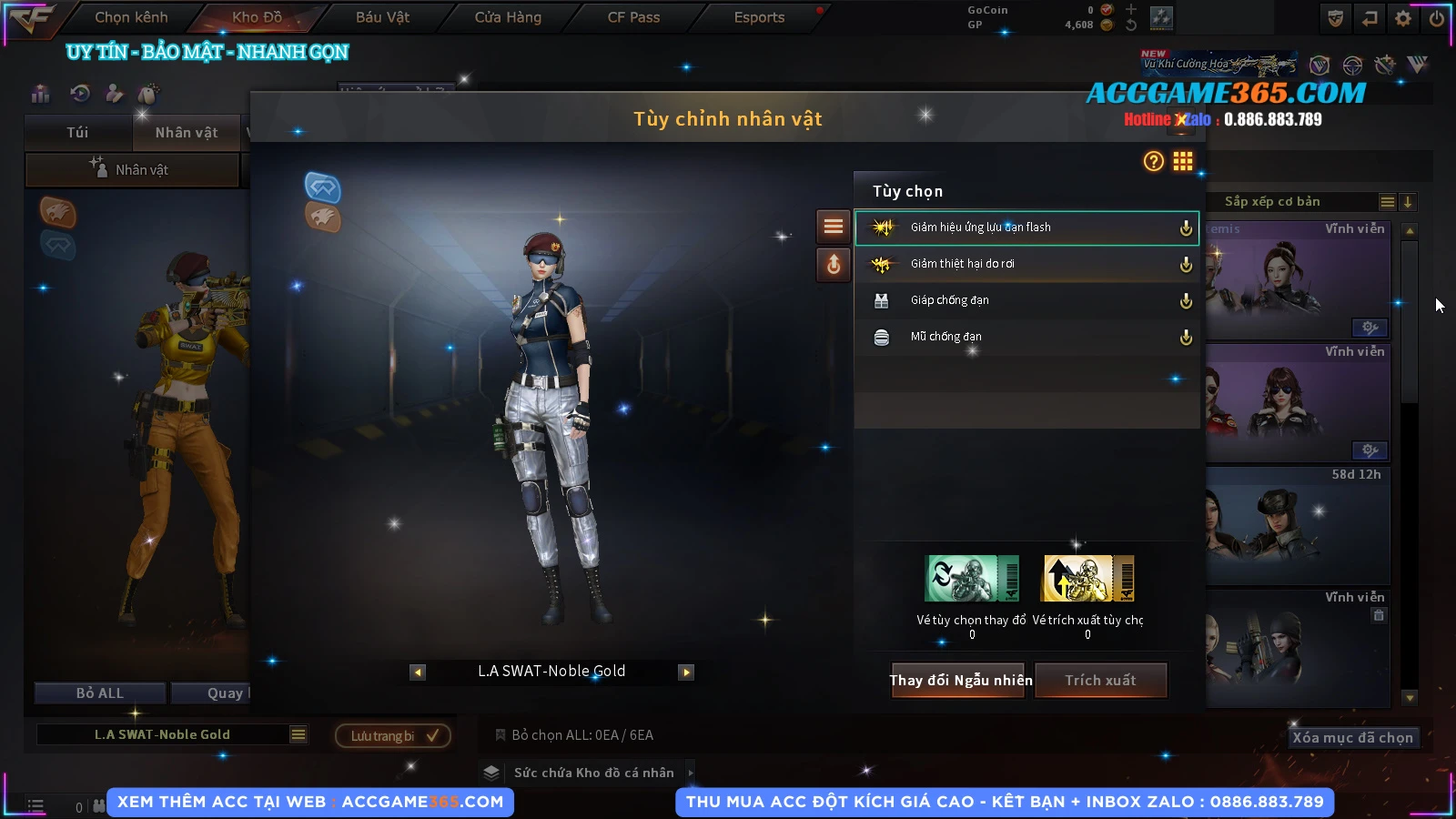This screenshot has height=819, width=1456.
Task: Click the Trích xuất button
Action: pos(1101,681)
